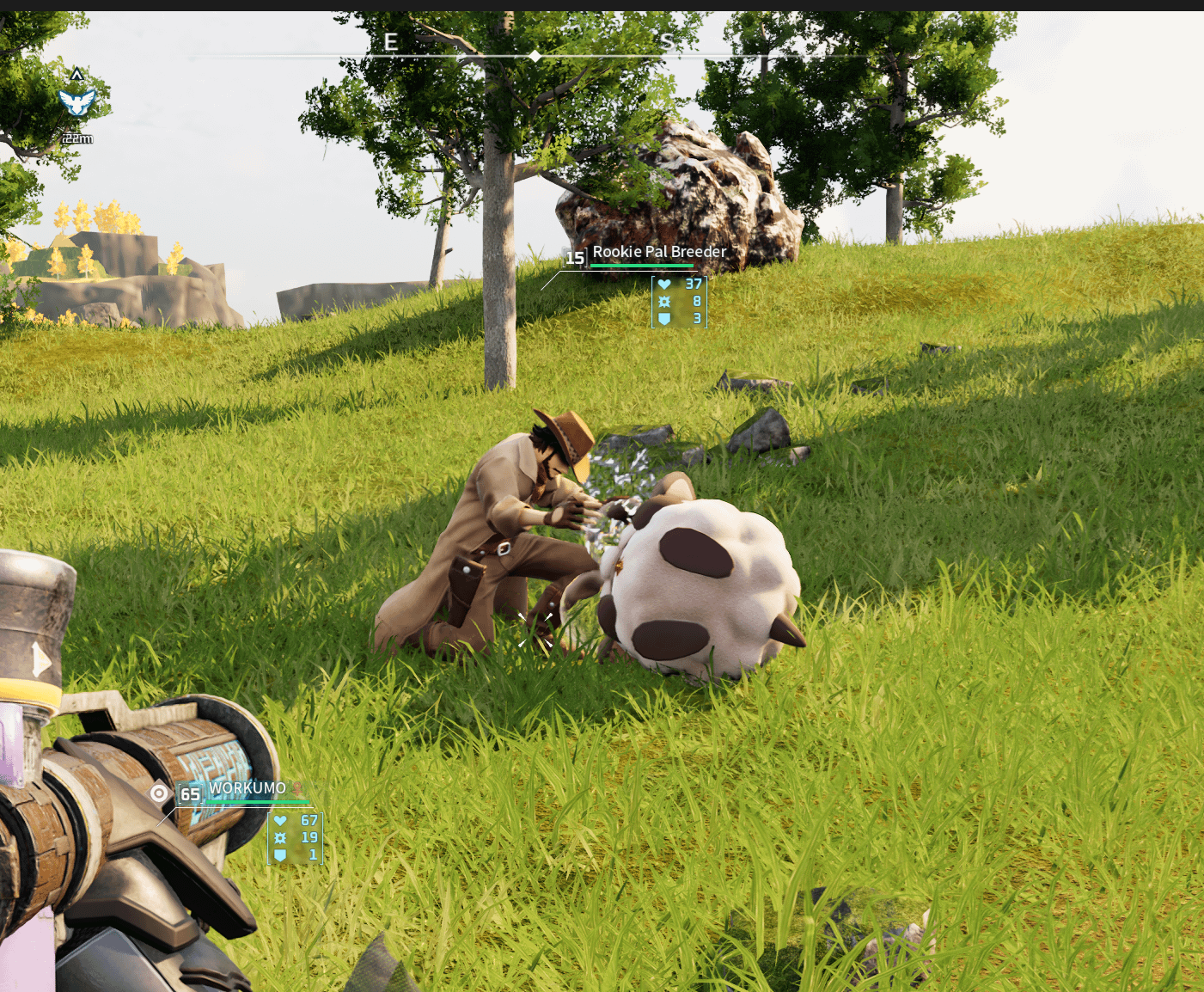Viewport: 1204px width, 992px height.
Task: Click the winged base waypoint marker
Action: (76, 102)
